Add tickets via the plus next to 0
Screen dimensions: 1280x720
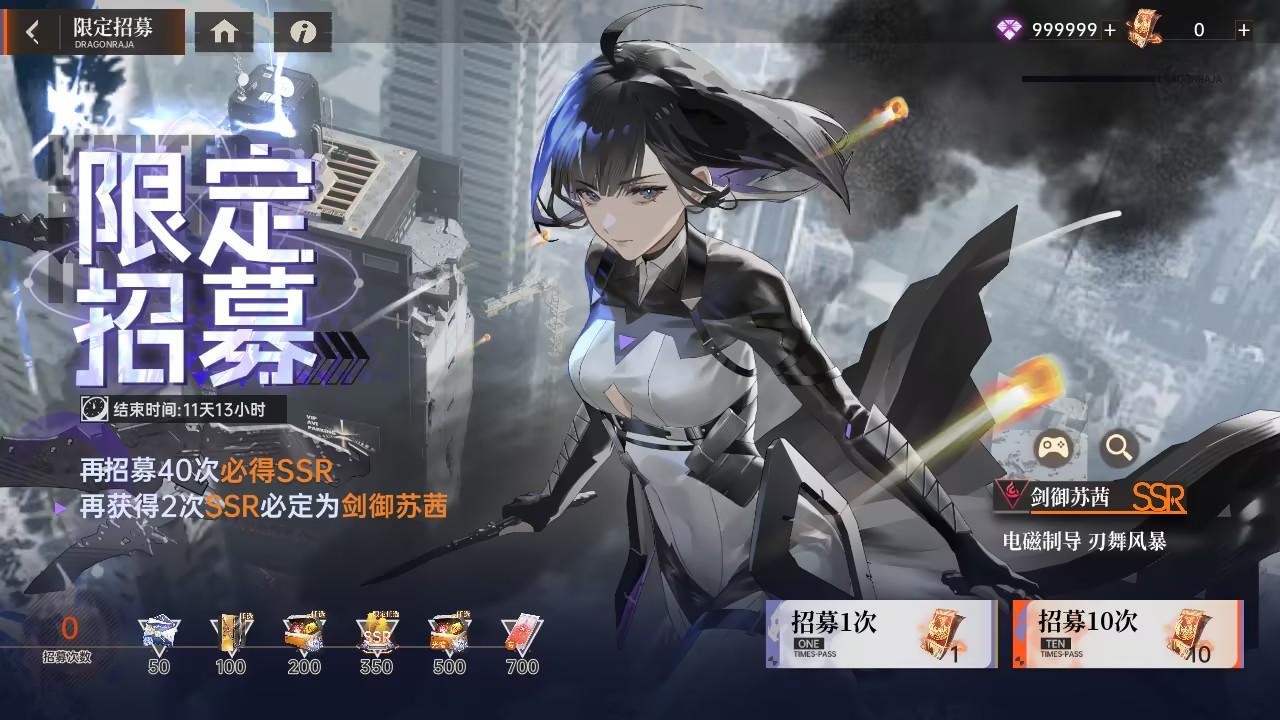click(x=1243, y=31)
